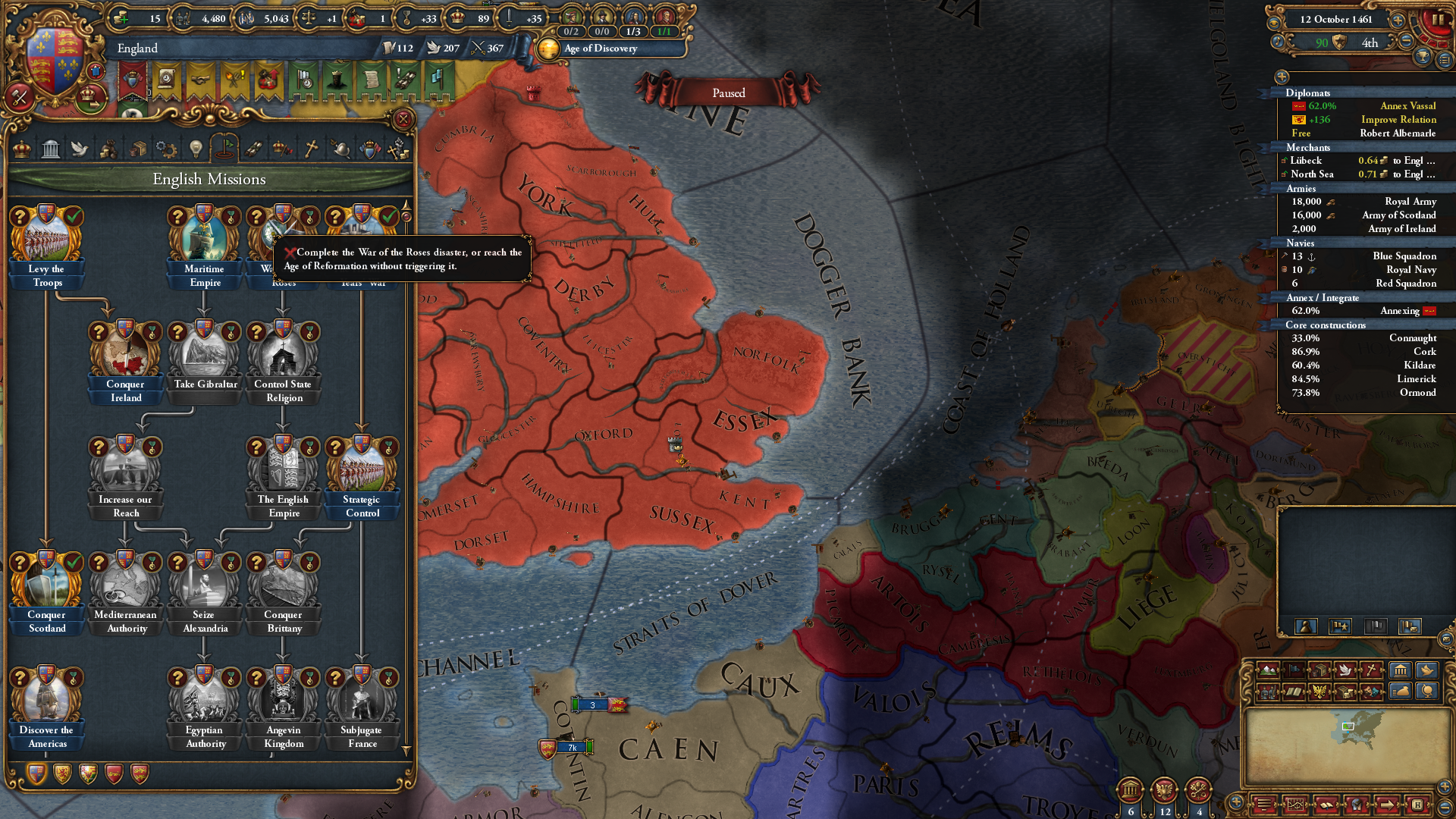This screenshot has width=1456, height=819.
Task: Select the 7k army stack near Caen
Action: (573, 747)
